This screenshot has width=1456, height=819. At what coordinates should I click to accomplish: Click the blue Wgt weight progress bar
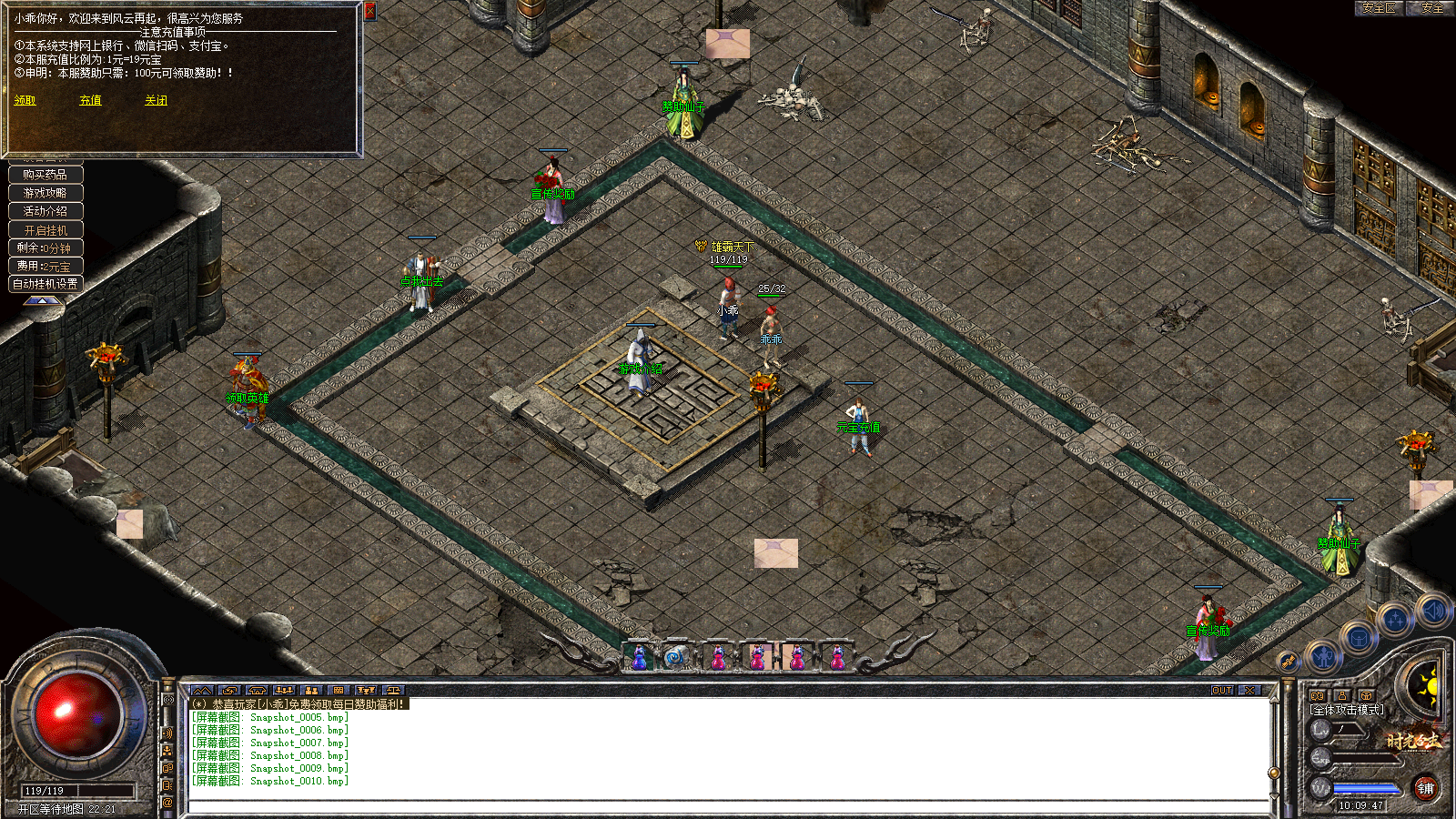coord(1365,788)
